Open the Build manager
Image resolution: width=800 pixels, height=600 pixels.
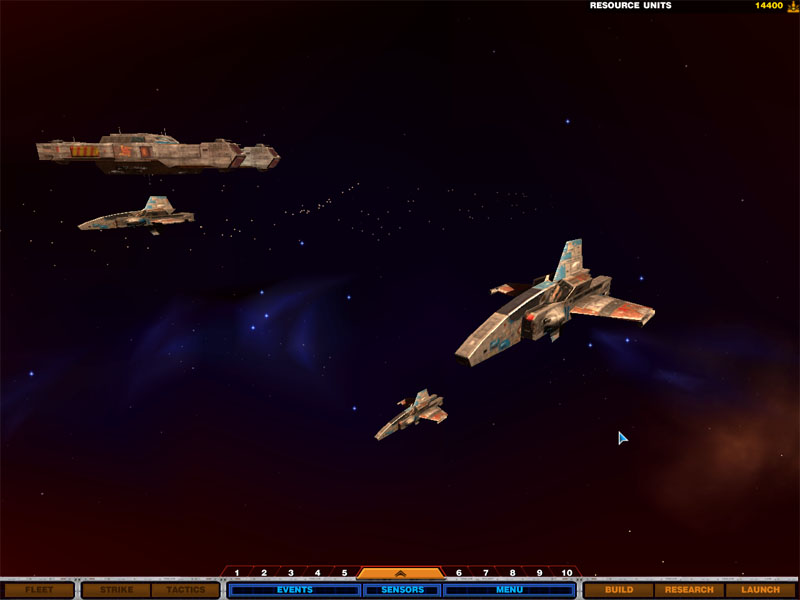point(619,590)
